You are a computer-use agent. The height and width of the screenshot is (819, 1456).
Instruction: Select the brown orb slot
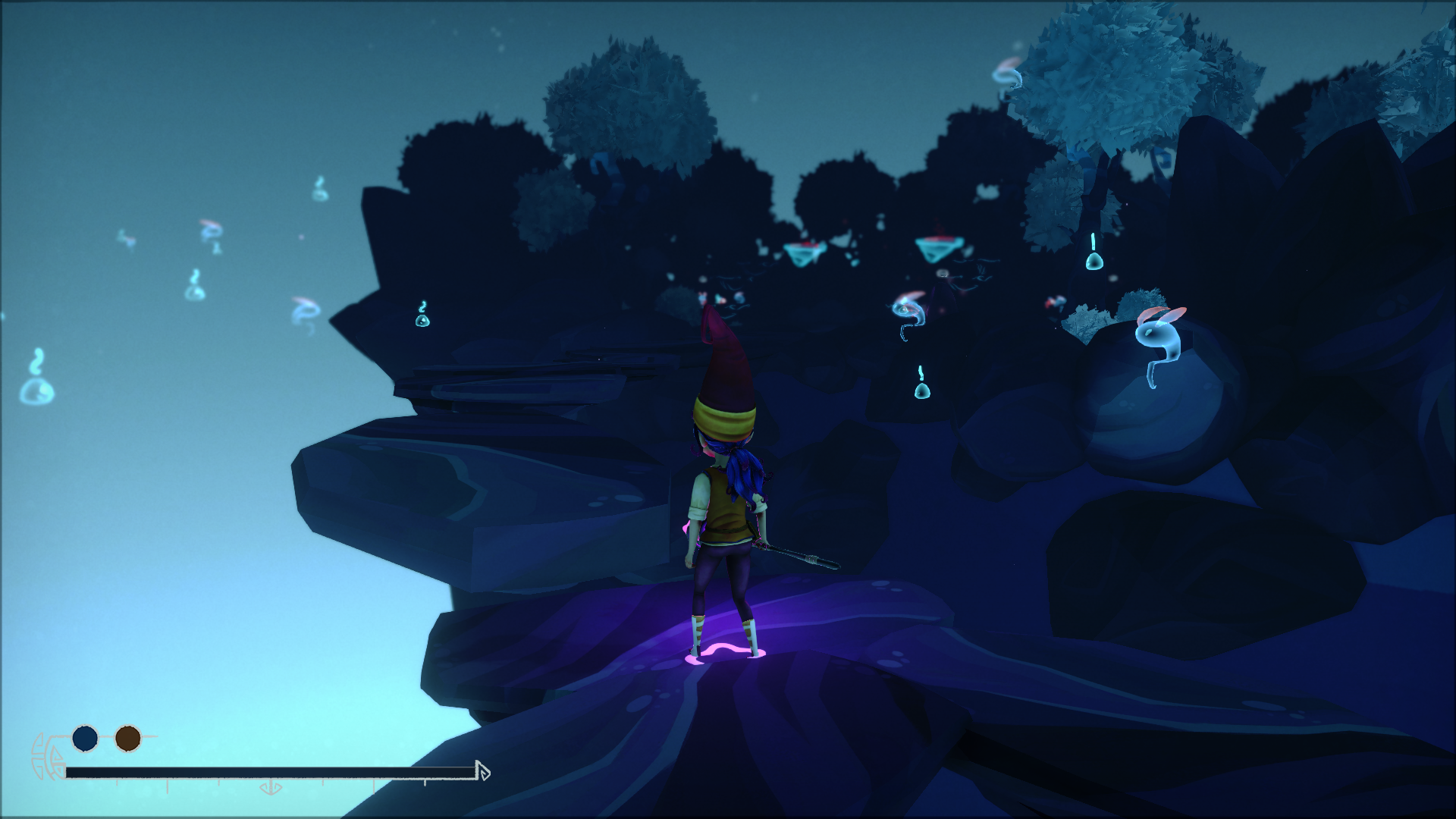tap(128, 738)
